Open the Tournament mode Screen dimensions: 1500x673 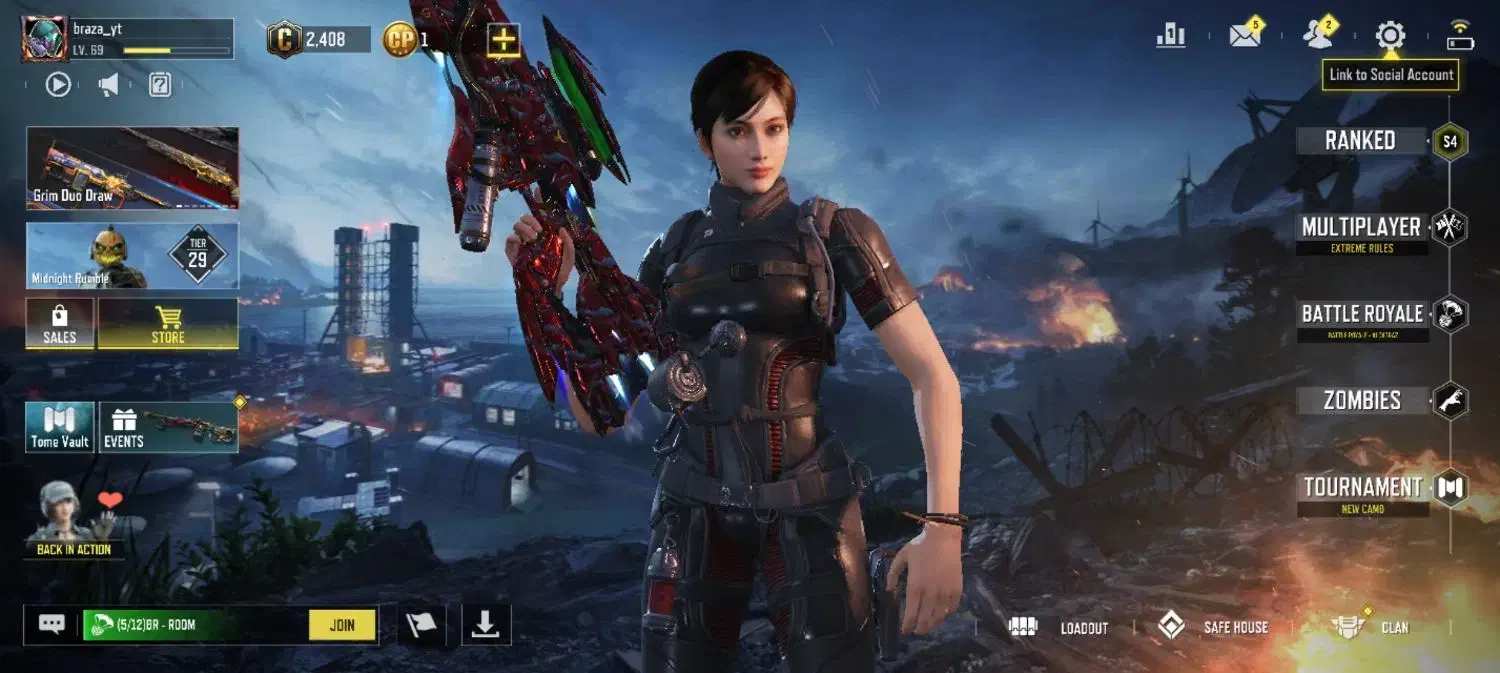click(x=1362, y=488)
